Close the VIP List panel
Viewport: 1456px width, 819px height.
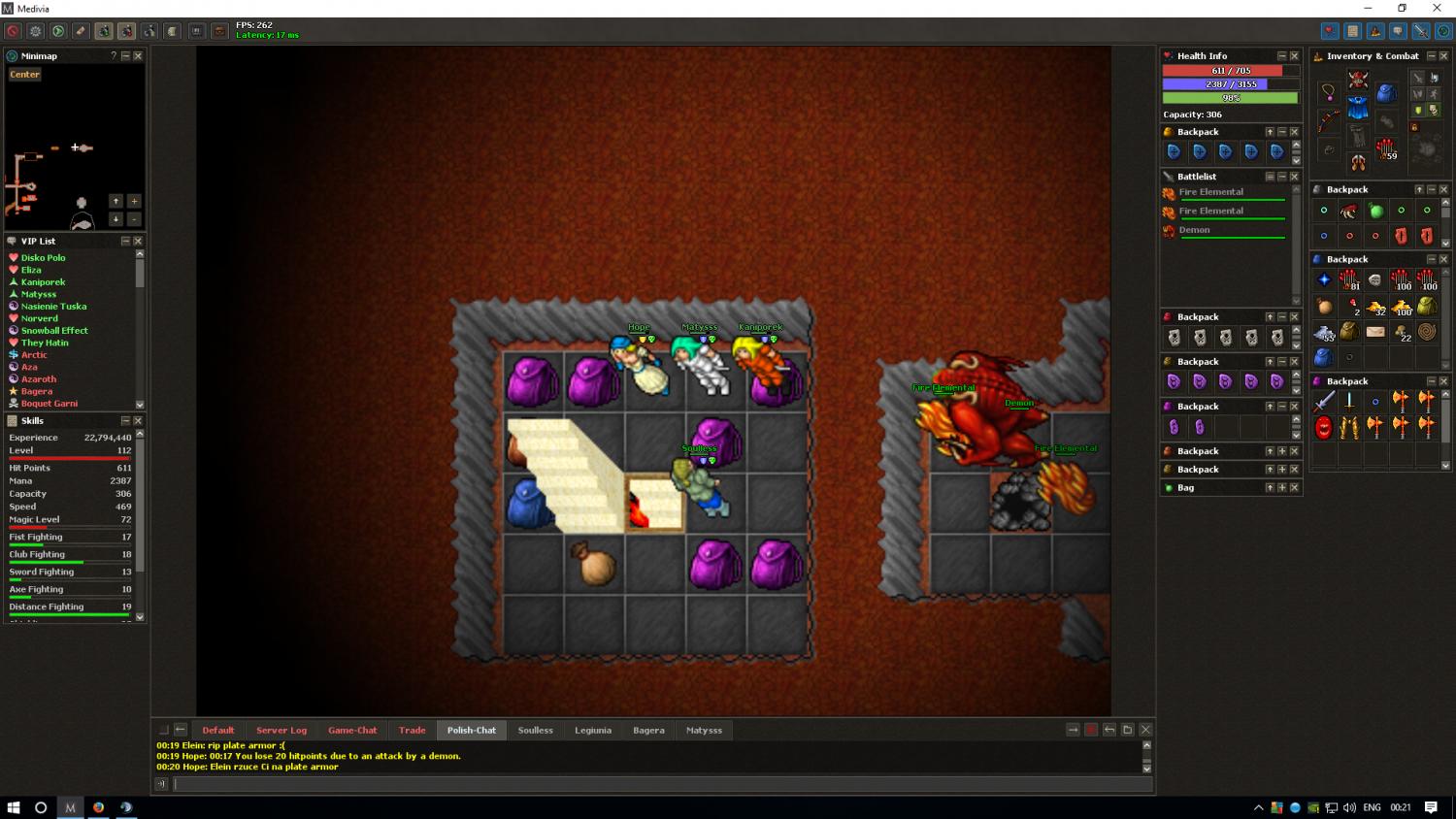(x=138, y=242)
